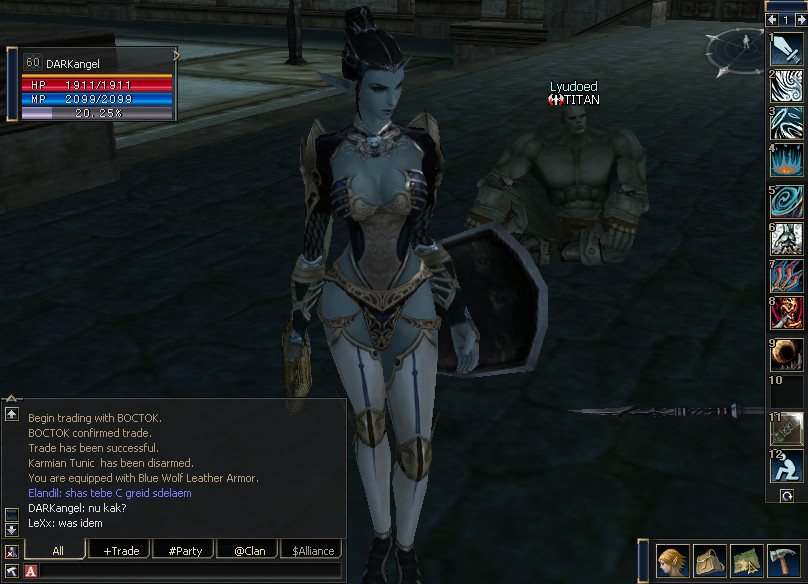Use the sword attack skill in slot 1
The height and width of the screenshot is (584, 808).
787,50
